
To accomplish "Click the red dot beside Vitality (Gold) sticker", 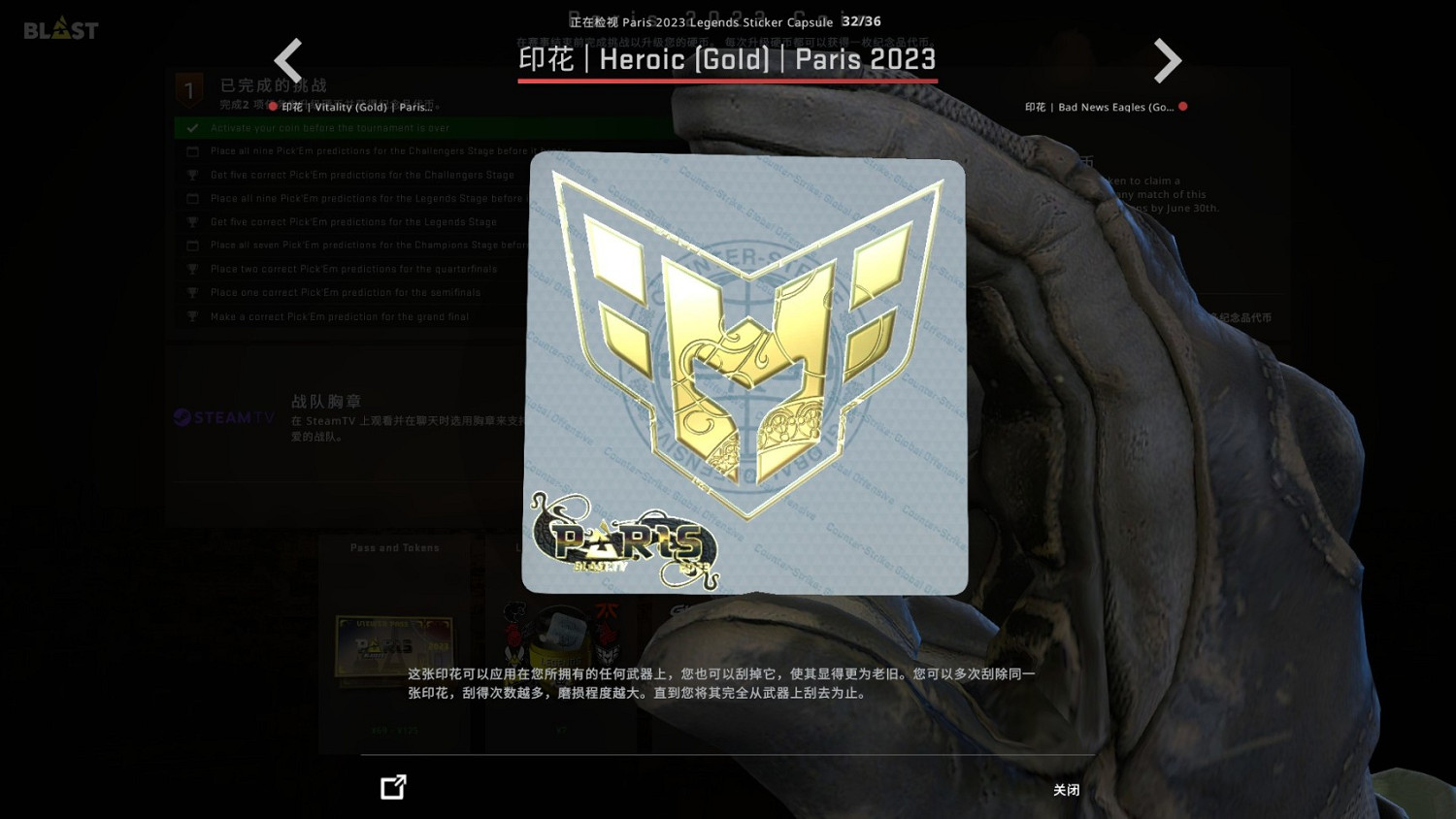I will pos(273,107).
